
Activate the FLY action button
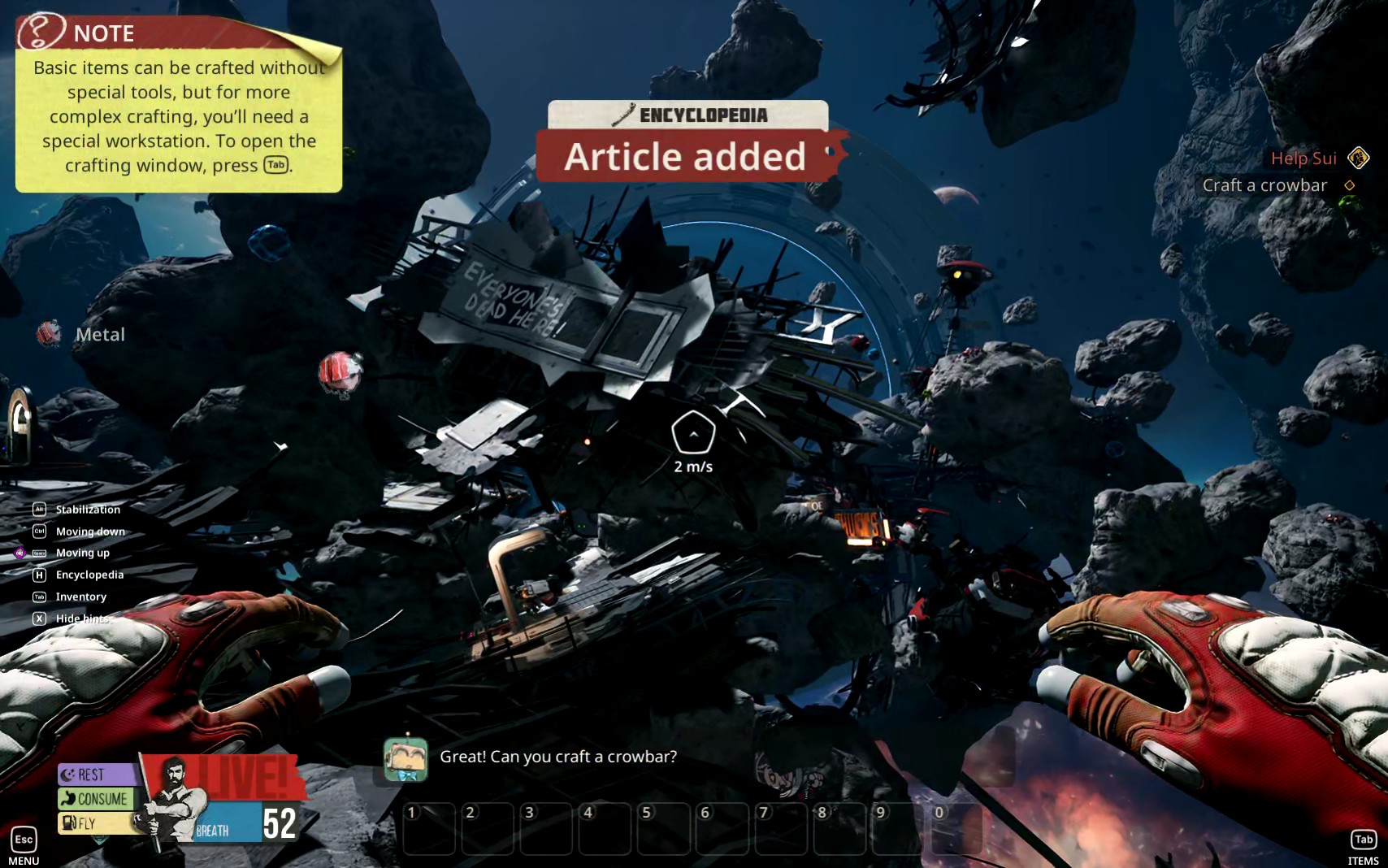click(x=89, y=823)
